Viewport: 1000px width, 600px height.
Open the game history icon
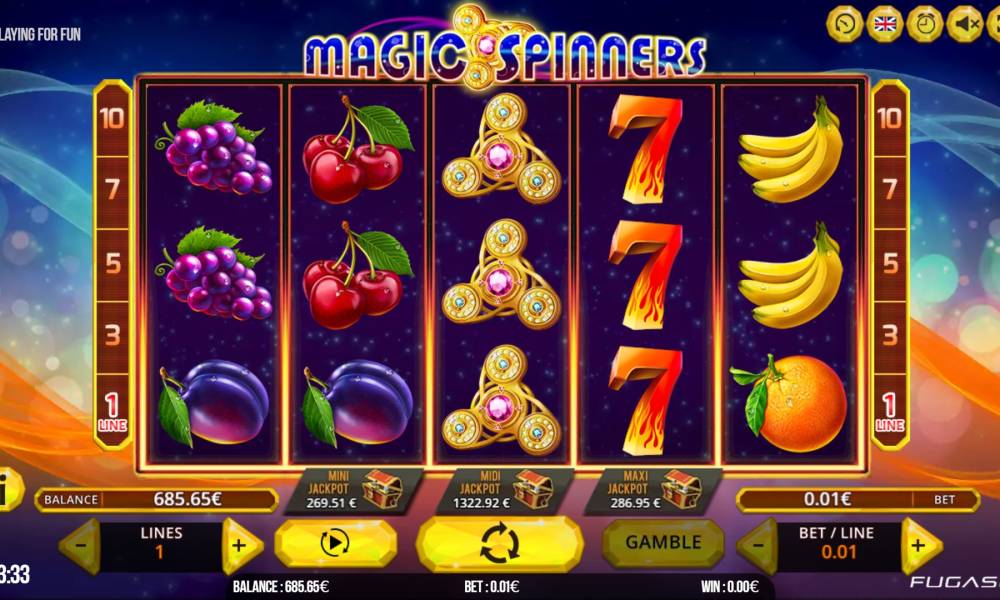pos(845,23)
